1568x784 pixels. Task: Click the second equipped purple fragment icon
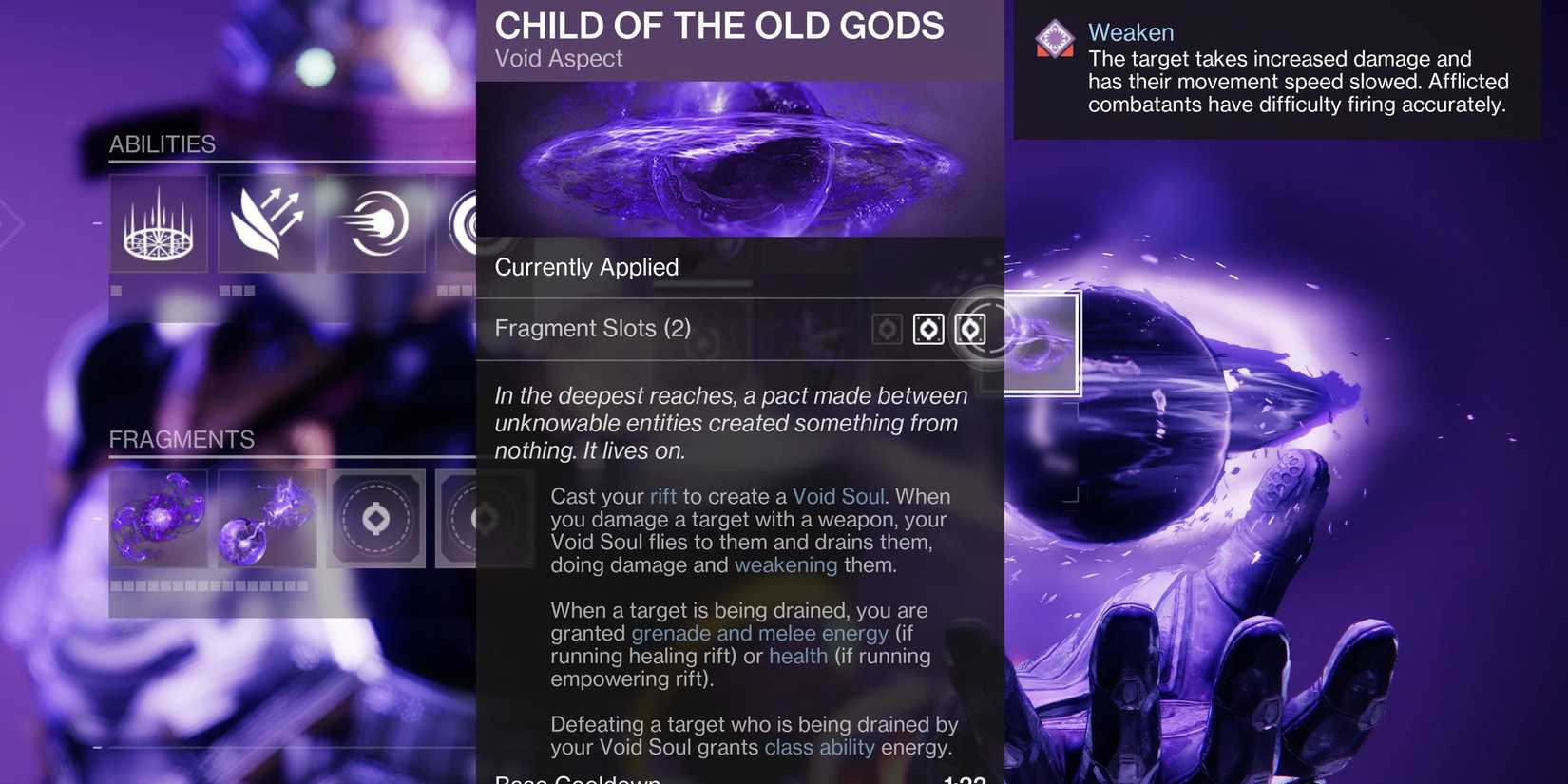[x=267, y=518]
